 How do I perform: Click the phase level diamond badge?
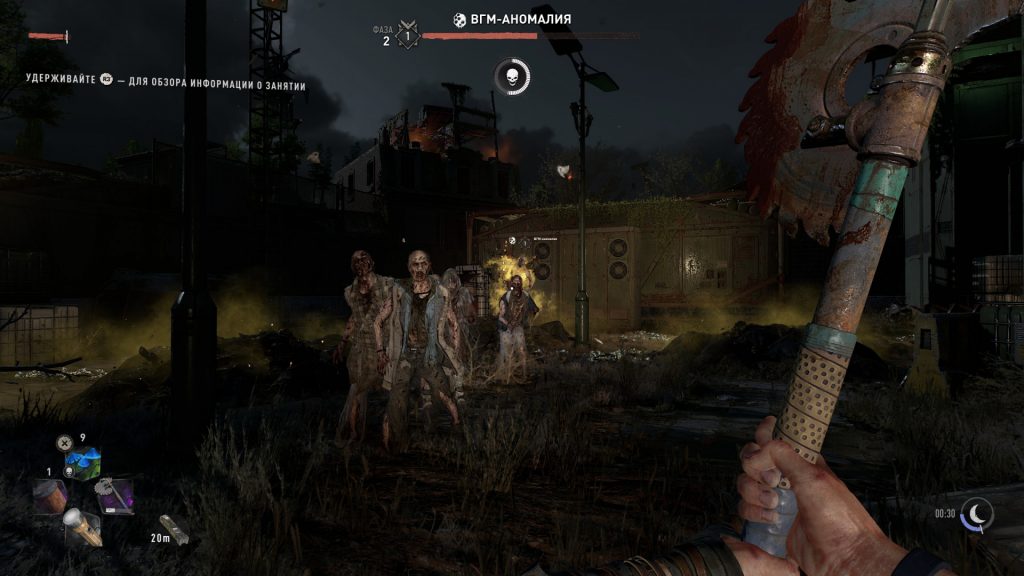point(407,36)
